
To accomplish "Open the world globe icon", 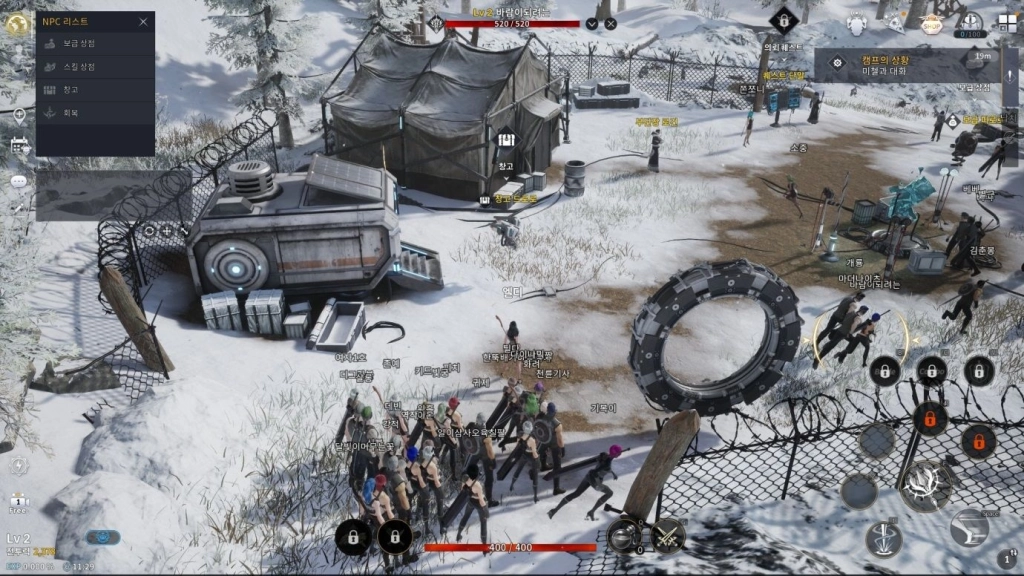I will tap(17, 25).
